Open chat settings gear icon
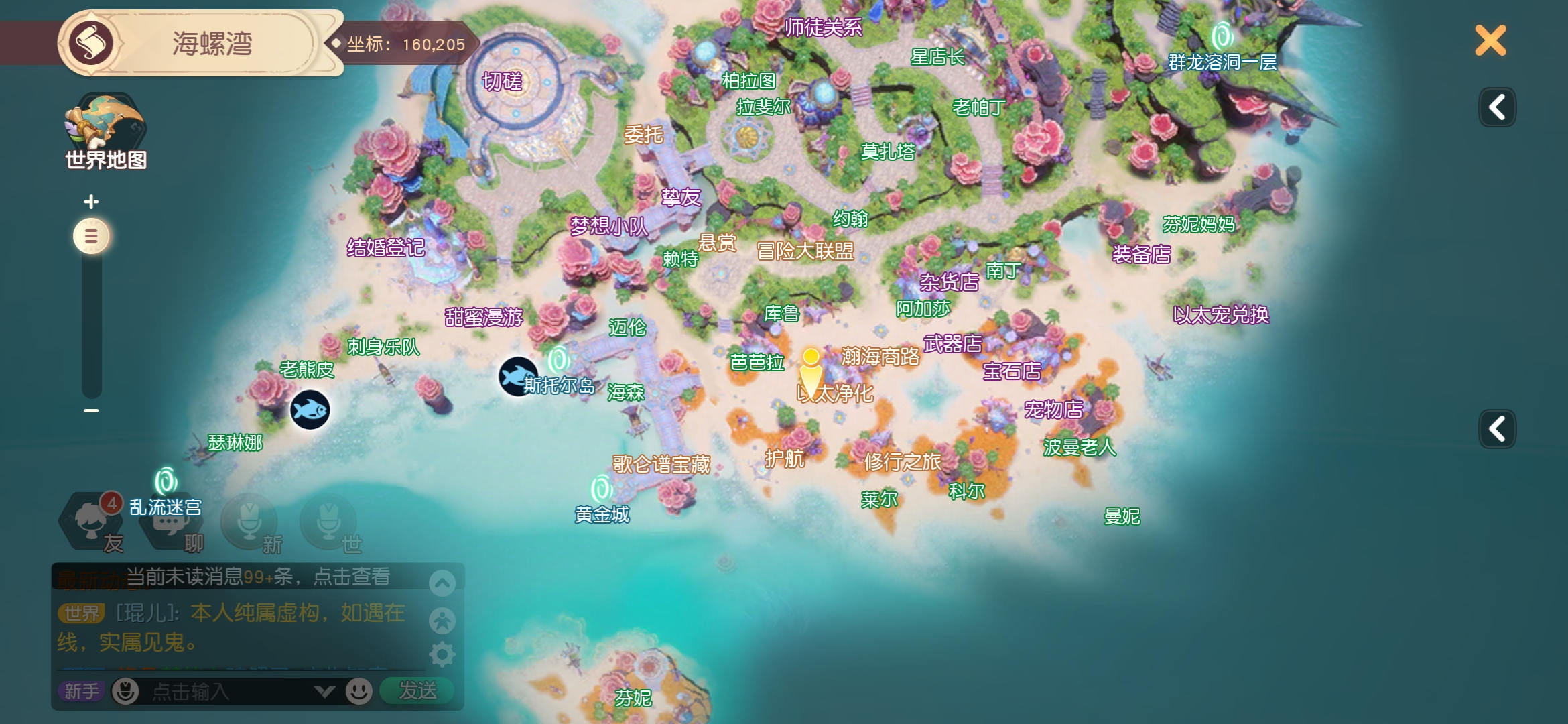This screenshot has height=724, width=1568. (x=442, y=654)
